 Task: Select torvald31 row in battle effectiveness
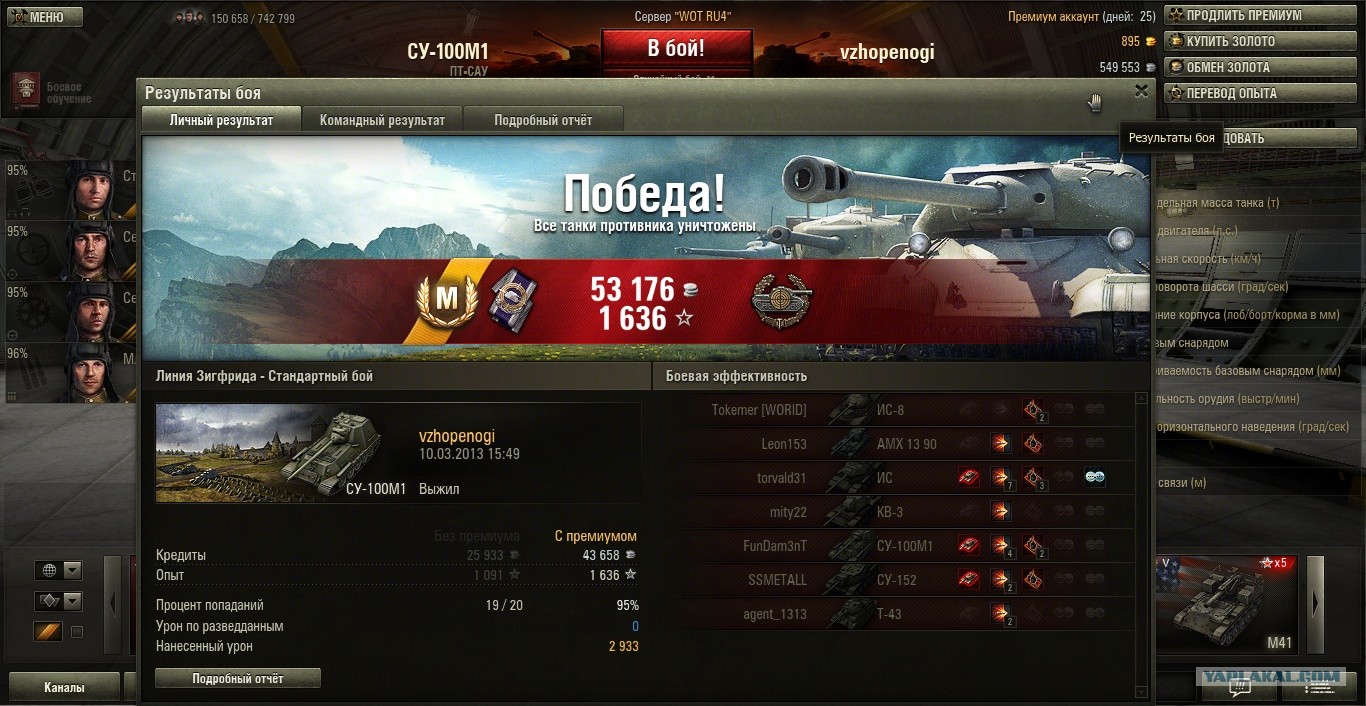(x=916, y=478)
